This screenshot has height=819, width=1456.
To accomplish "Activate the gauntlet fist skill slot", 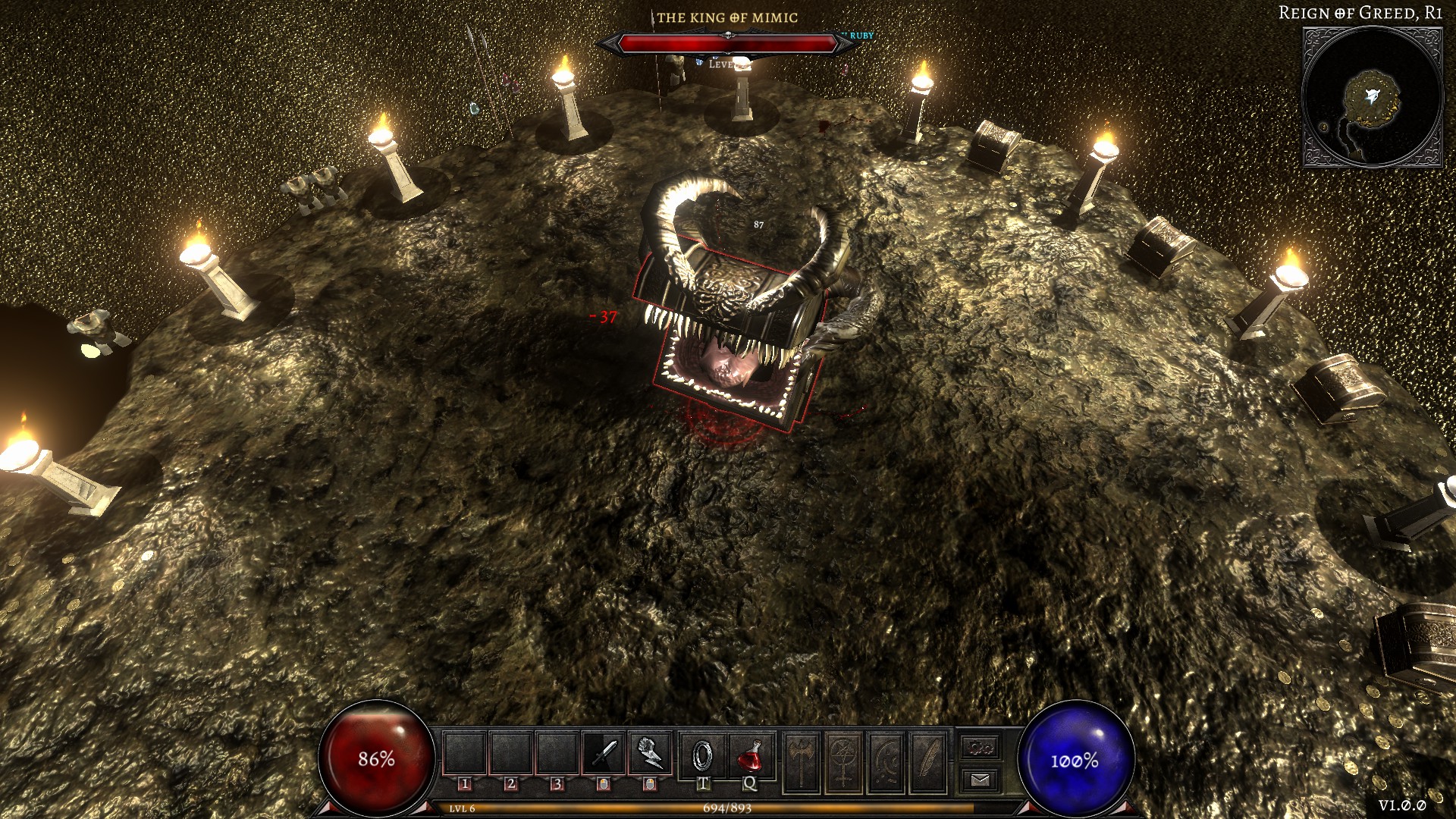I will tap(650, 754).
